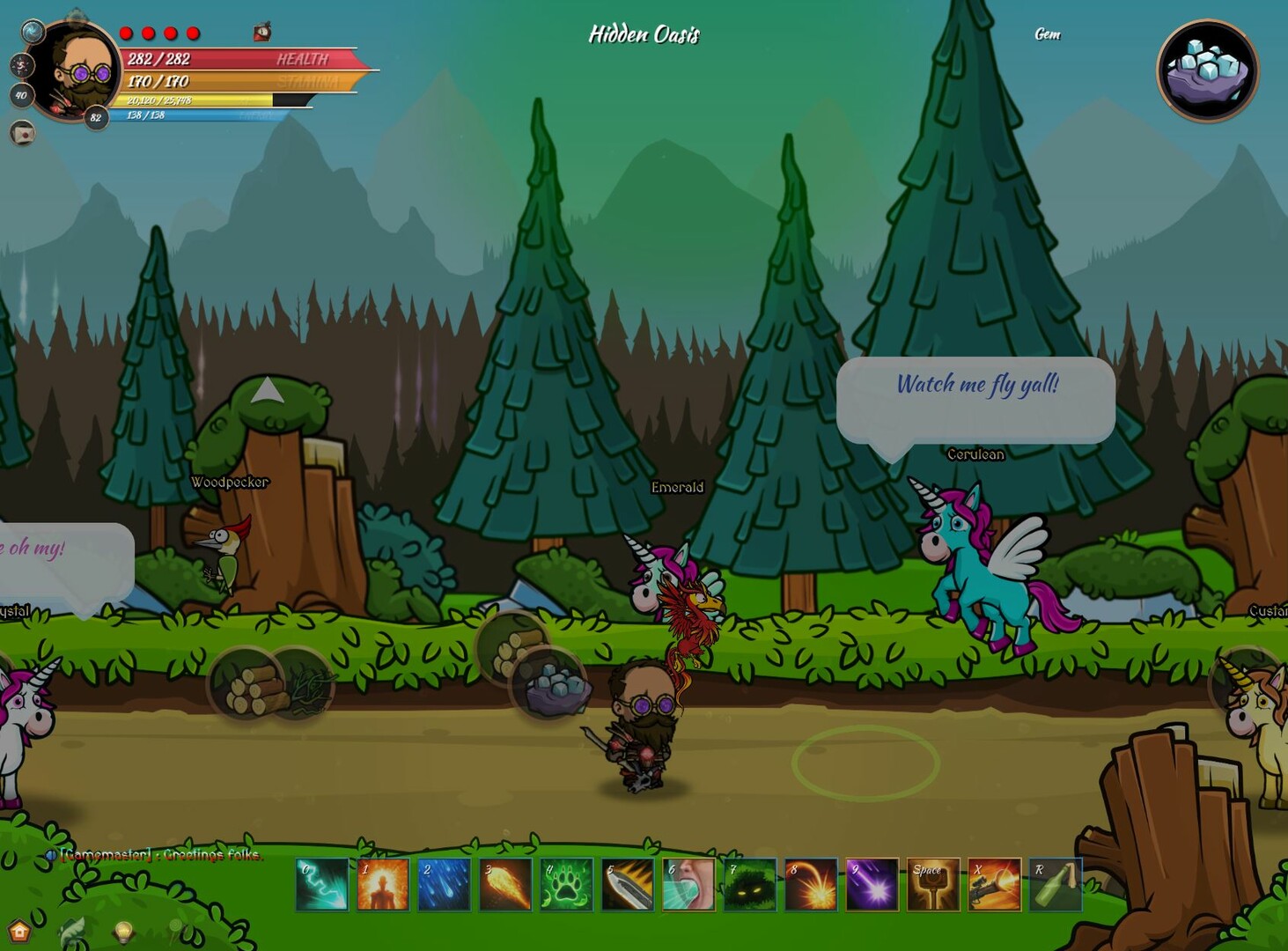The image size is (1288, 951).
Task: Cast the fireball ability in hotbar slot 3
Action: 504,885
